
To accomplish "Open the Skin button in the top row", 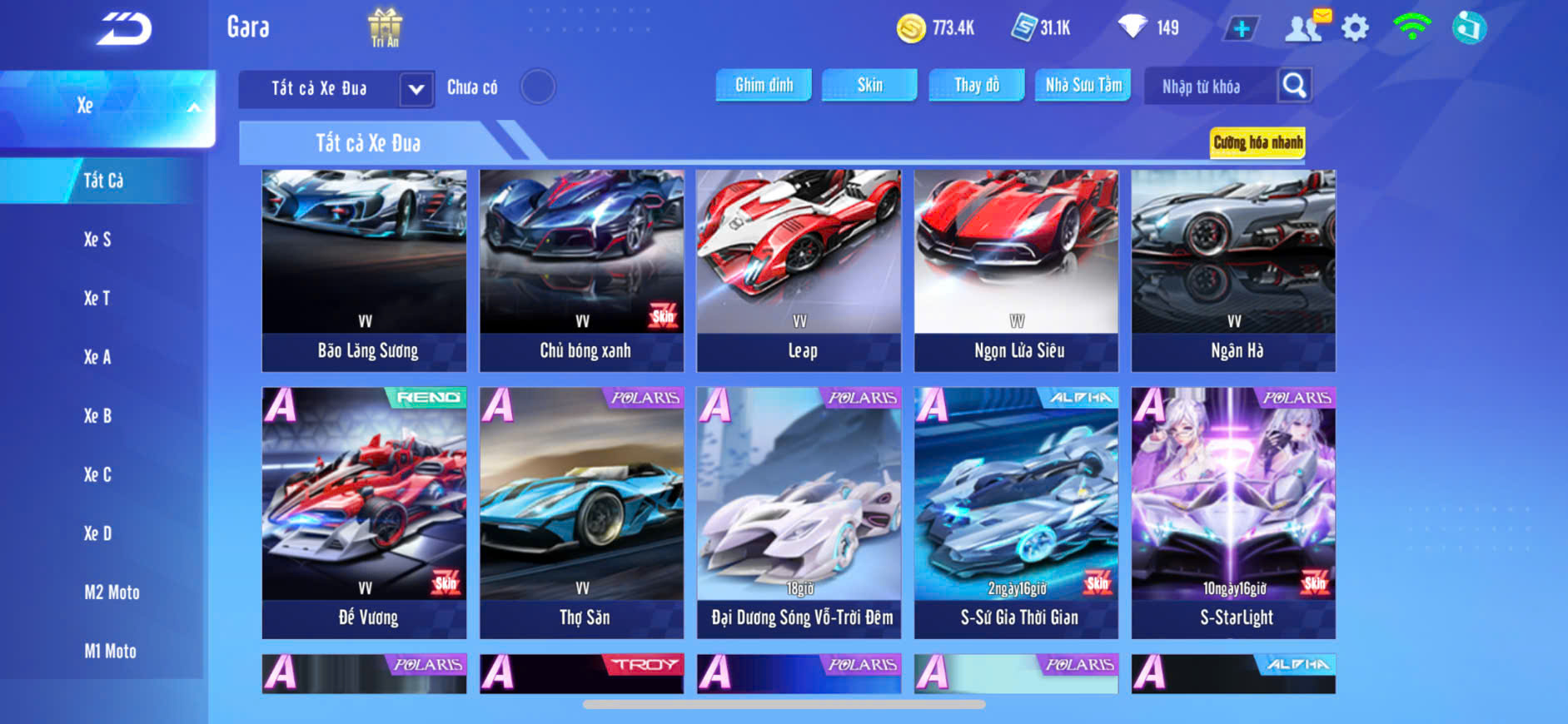I will tap(869, 85).
